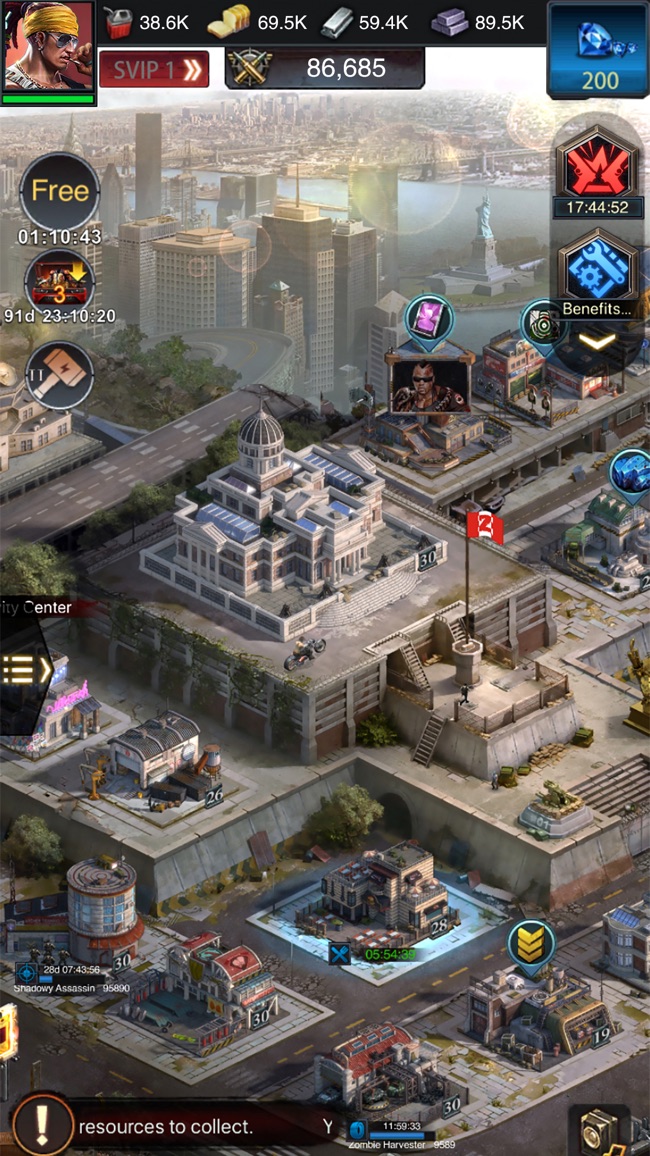Viewport: 650px width, 1156px height.
Task: Open the SVIP 1 panel
Action: click(x=154, y=69)
